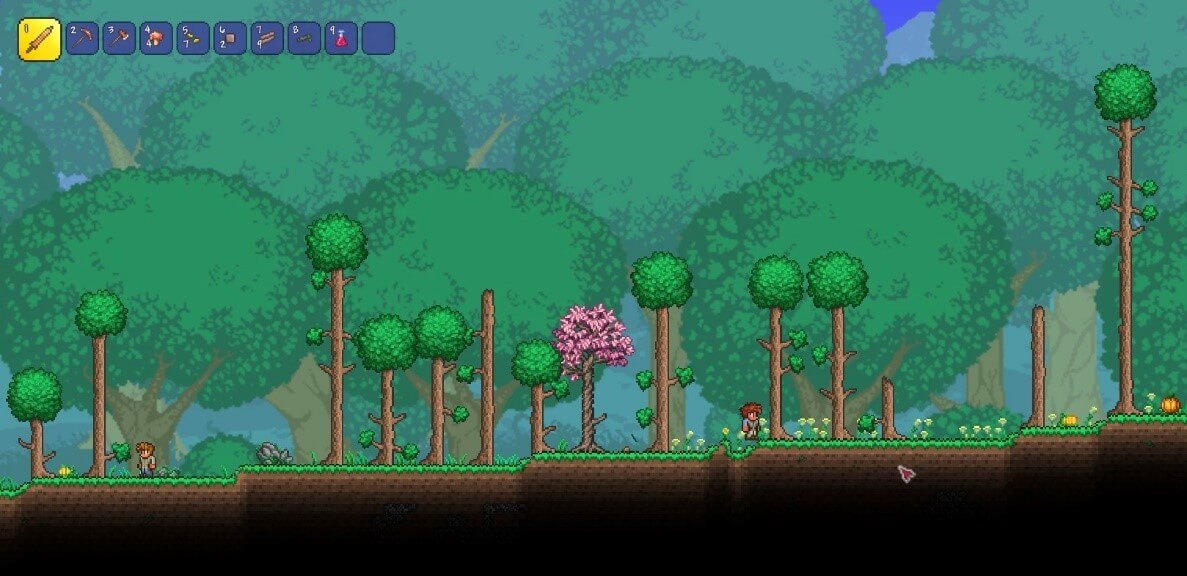This screenshot has width=1187, height=576.
Task: Select the mushroom stack slot
Action: [156, 39]
